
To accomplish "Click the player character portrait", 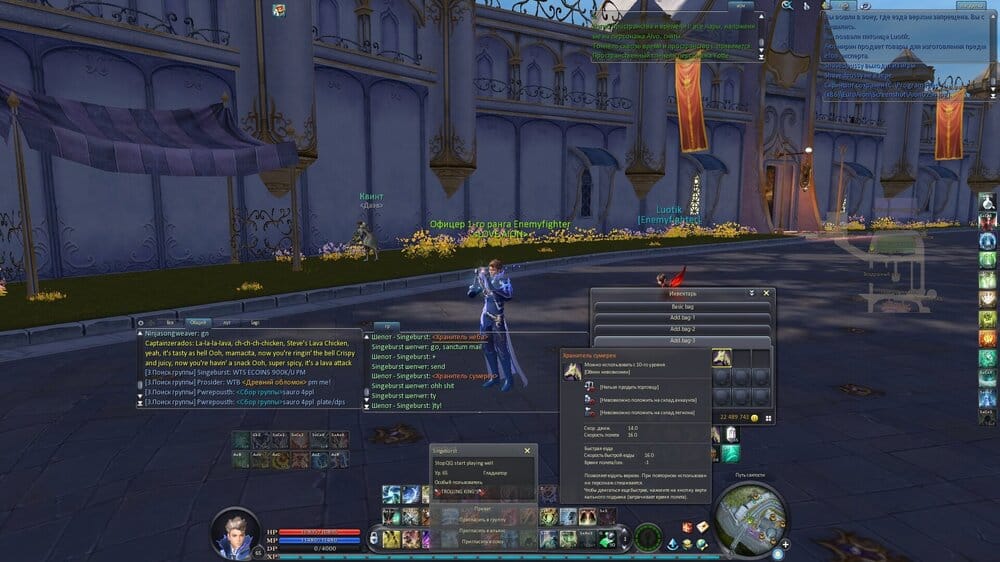I will point(236,531).
